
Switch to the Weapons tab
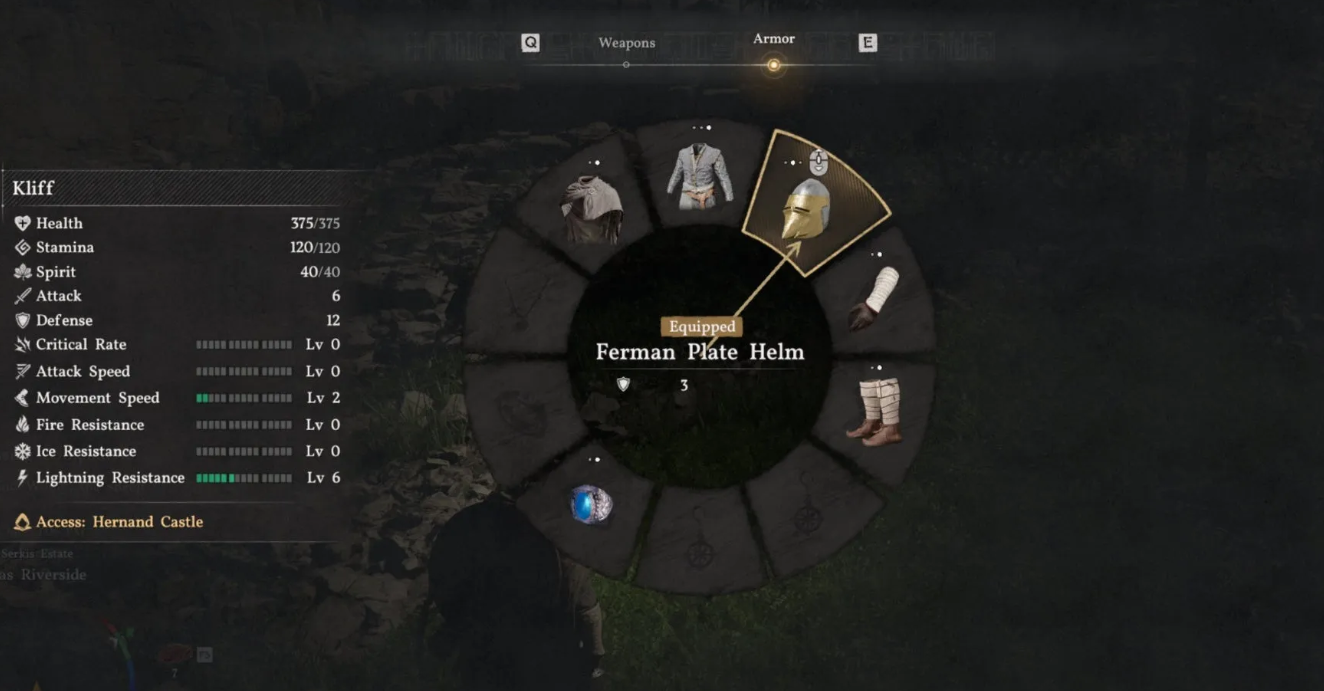627,44
